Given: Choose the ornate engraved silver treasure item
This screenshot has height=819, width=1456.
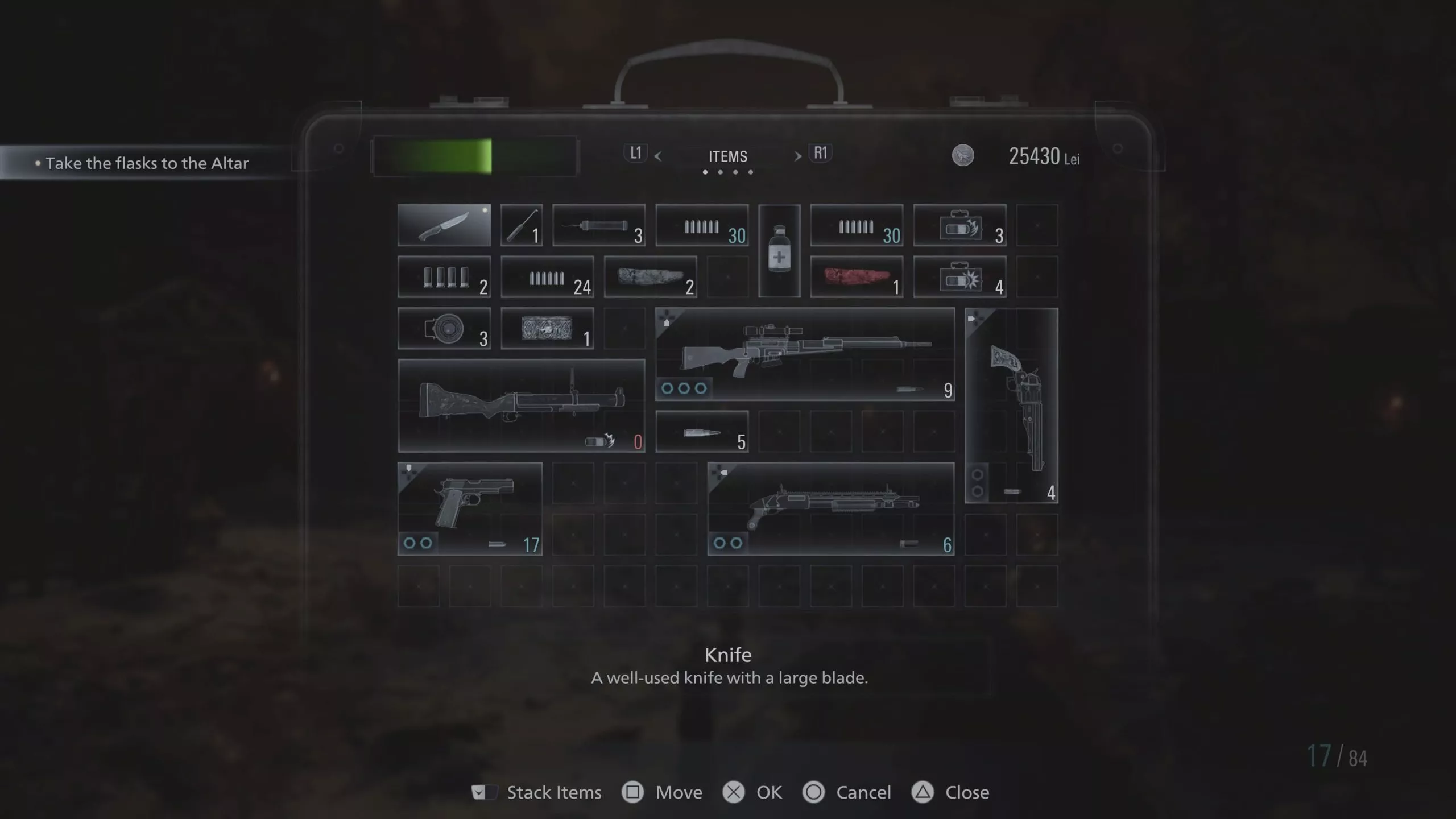Looking at the screenshot, I should pos(547,328).
